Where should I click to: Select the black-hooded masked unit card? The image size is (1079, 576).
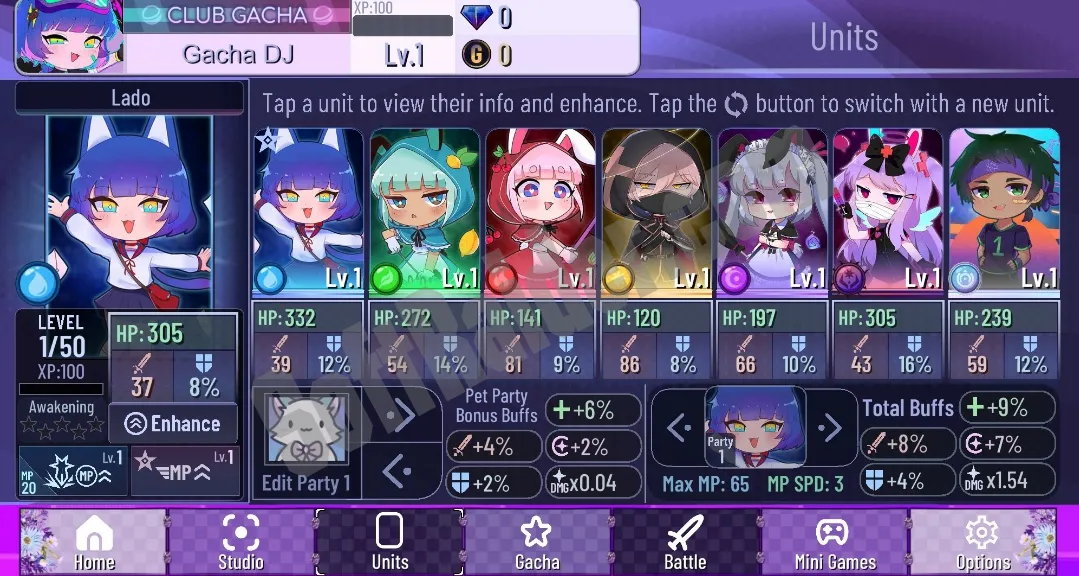pyautogui.click(x=656, y=210)
